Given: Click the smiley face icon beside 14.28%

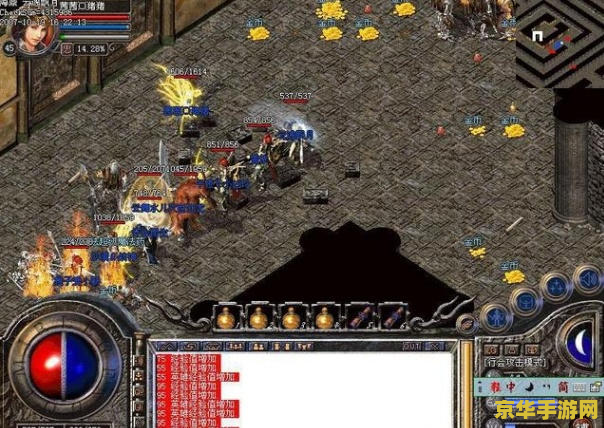Looking at the screenshot, I should coord(68,48).
